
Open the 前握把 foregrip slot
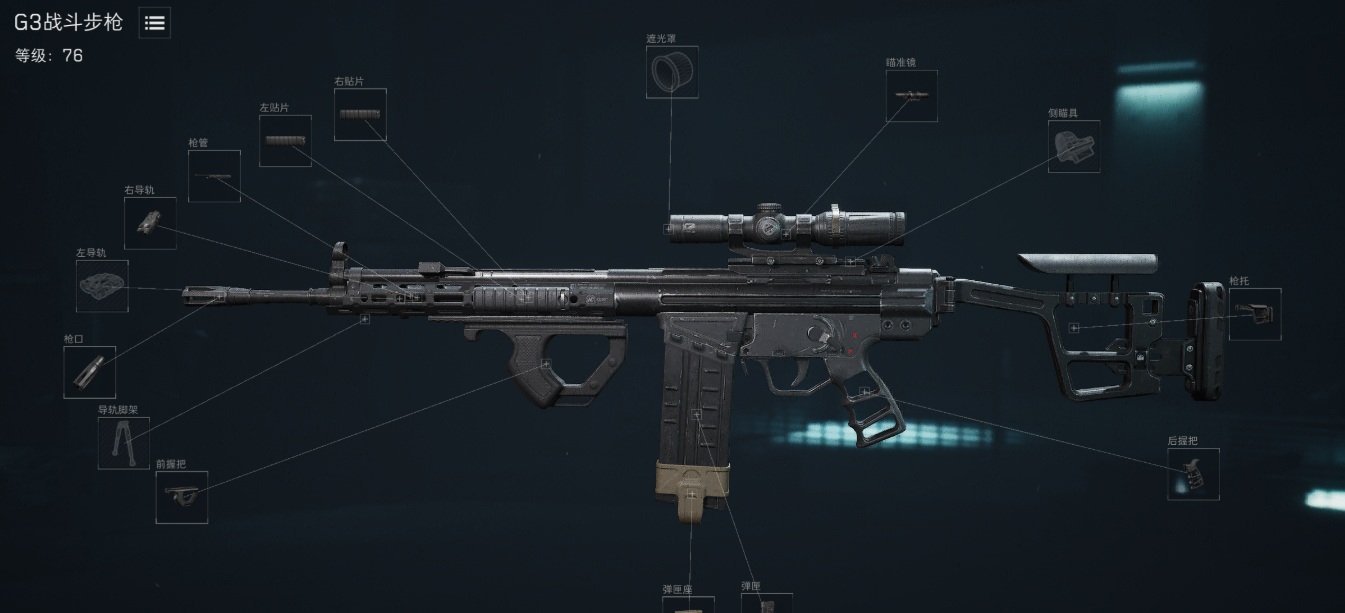pos(182,497)
